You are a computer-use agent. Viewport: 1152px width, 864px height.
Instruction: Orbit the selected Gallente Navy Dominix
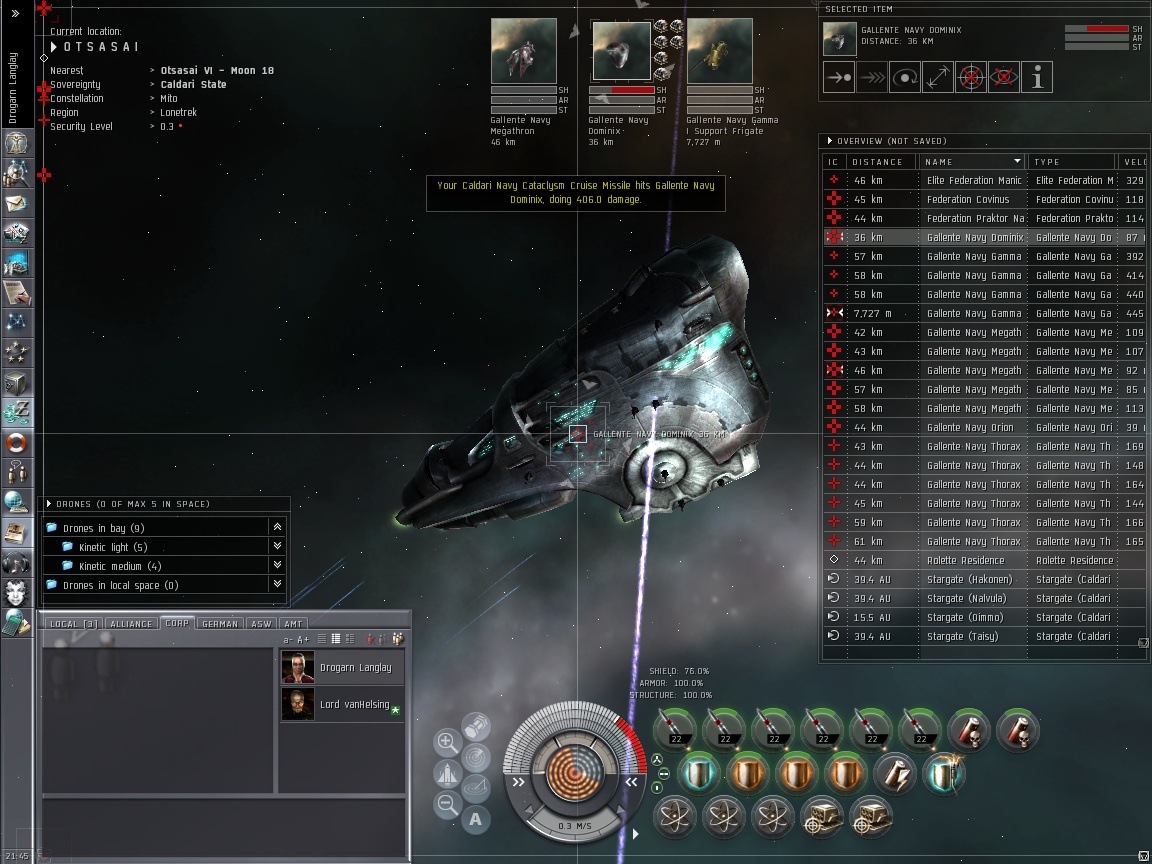(x=905, y=77)
